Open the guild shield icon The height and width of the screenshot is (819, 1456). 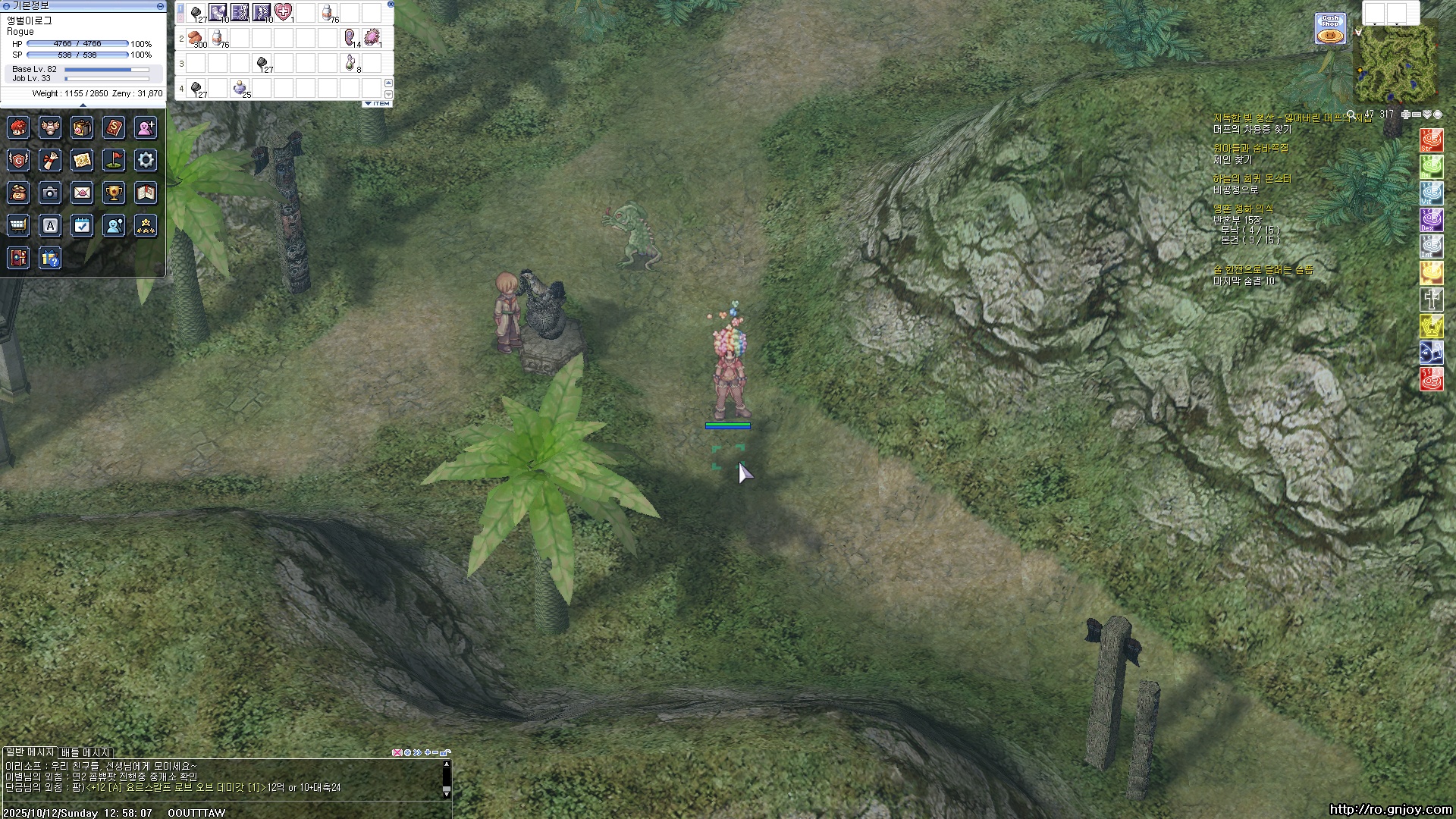click(x=18, y=160)
